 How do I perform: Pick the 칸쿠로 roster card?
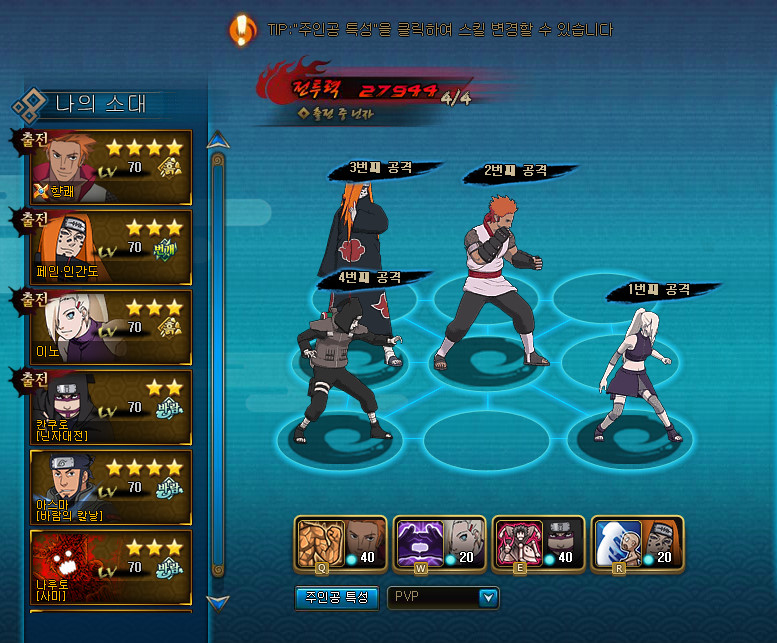(111, 407)
